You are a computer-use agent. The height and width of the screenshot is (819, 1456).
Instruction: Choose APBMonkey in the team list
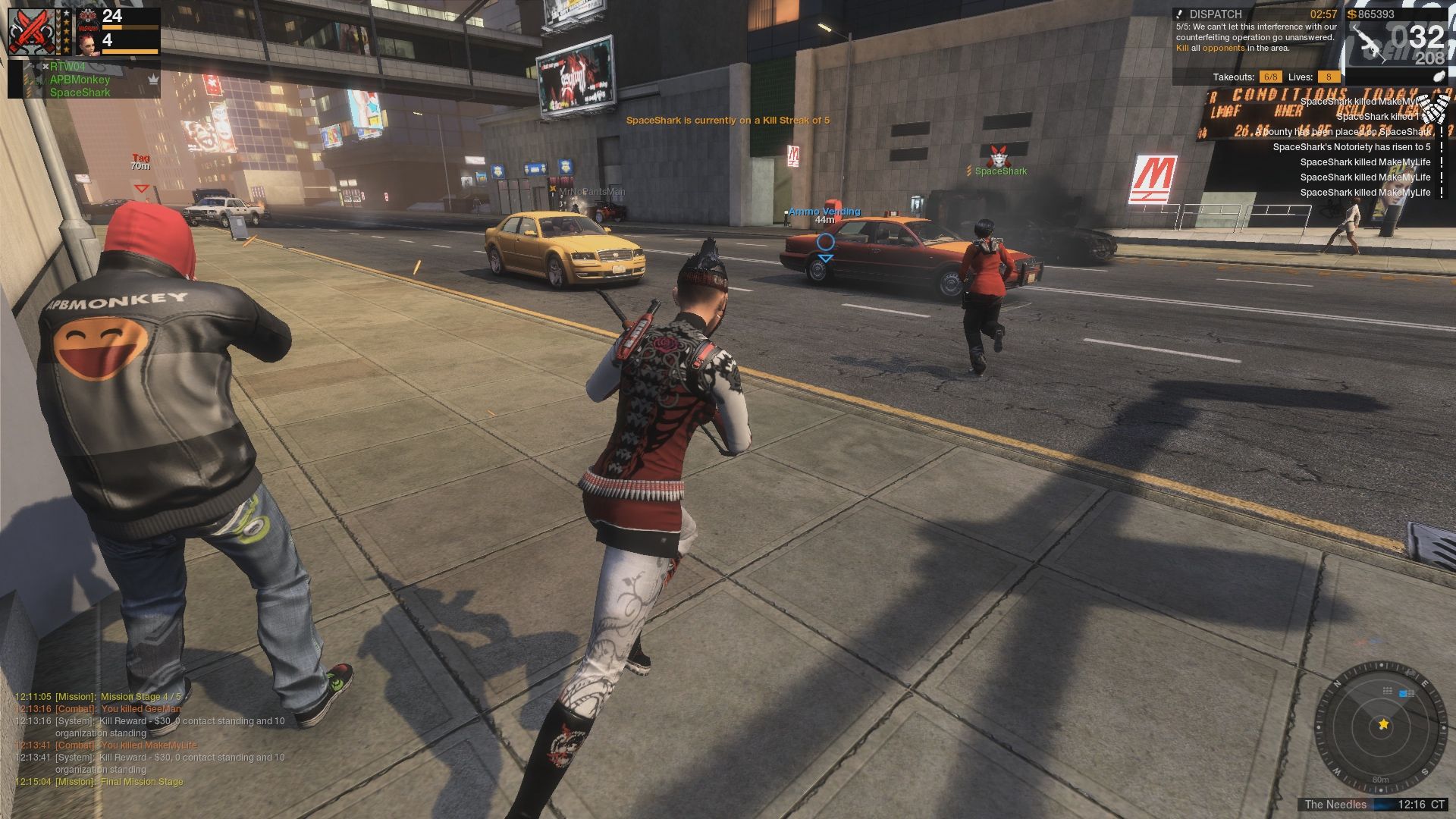pos(80,80)
